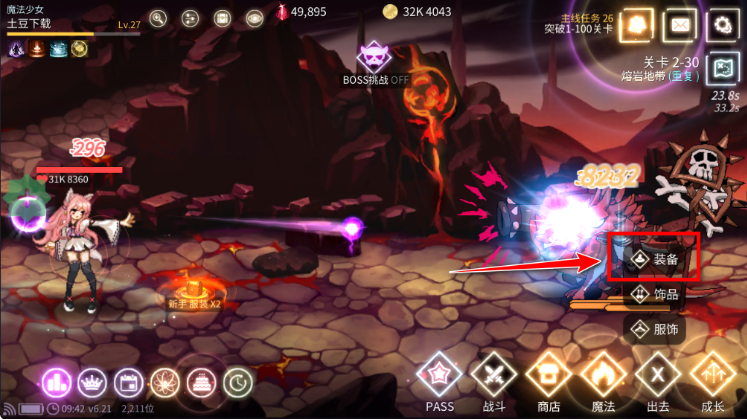Click the magnifying glass zoom icon
Viewport: 747px width, 419px height.
pyautogui.click(x=158, y=18)
